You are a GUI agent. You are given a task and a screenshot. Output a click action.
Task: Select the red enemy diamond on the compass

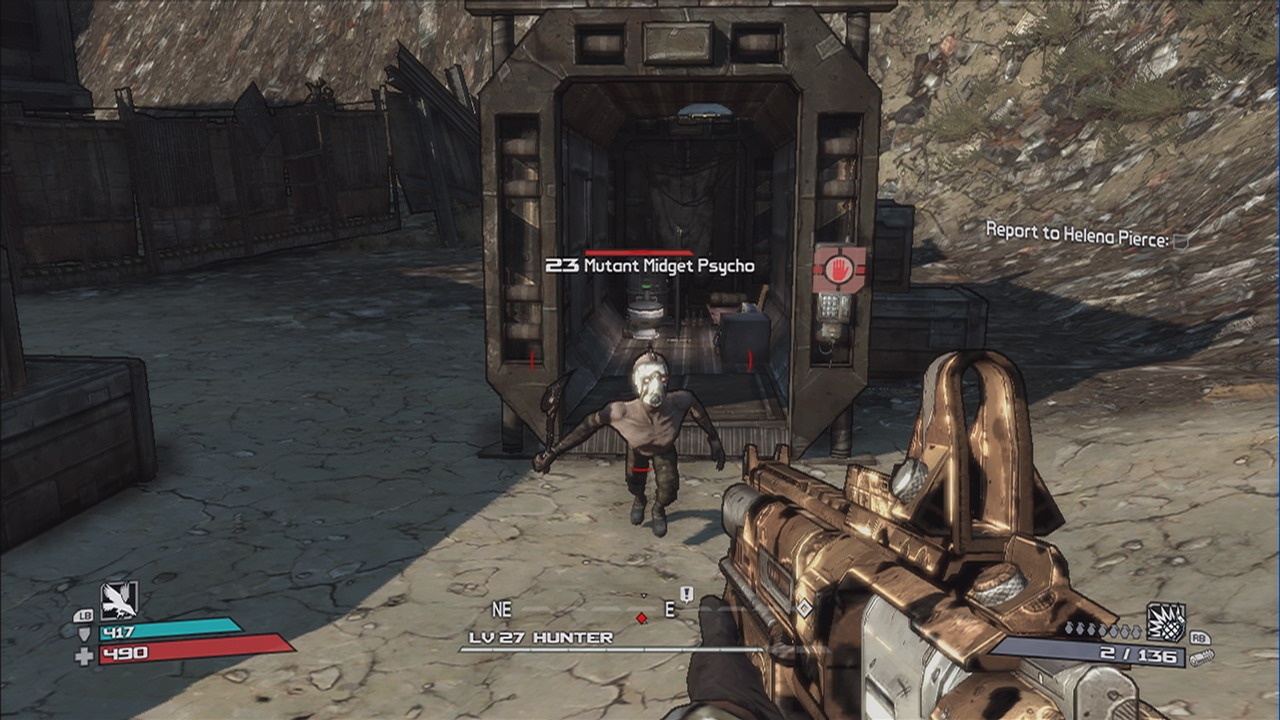click(x=642, y=618)
